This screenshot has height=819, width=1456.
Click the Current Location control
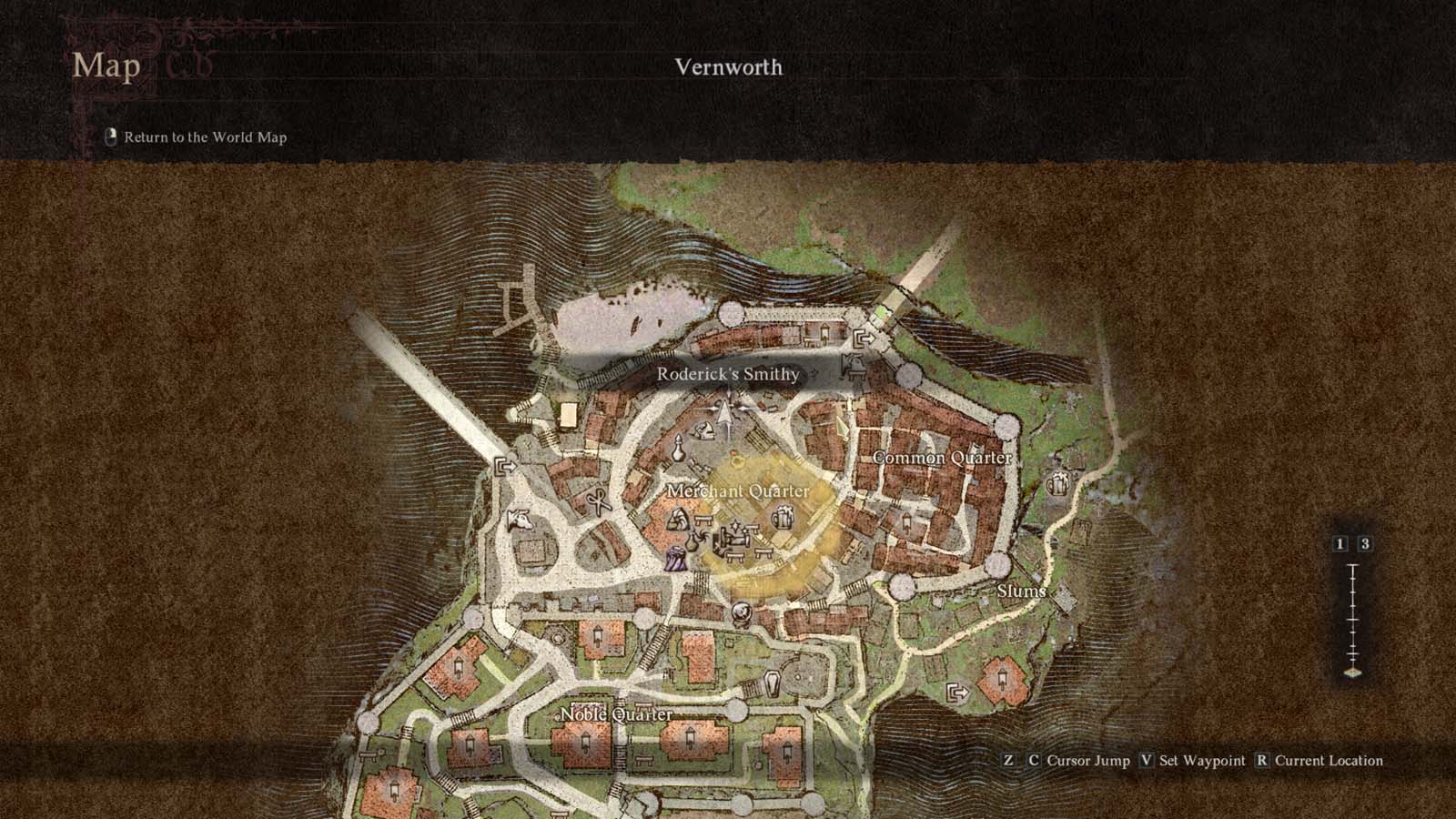tap(1328, 761)
